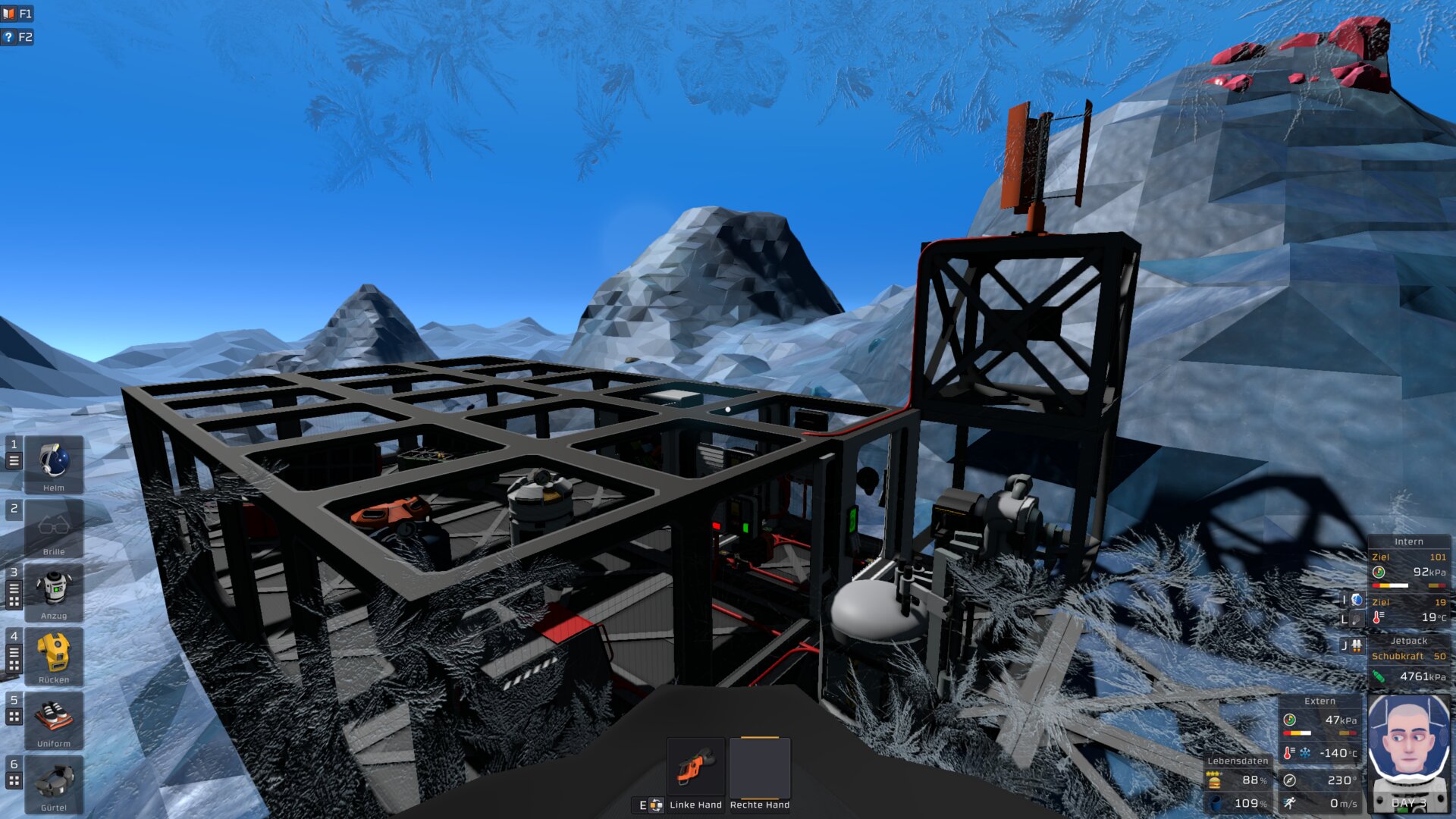
Task: Click the Uniform slot with shoes
Action: click(x=53, y=713)
